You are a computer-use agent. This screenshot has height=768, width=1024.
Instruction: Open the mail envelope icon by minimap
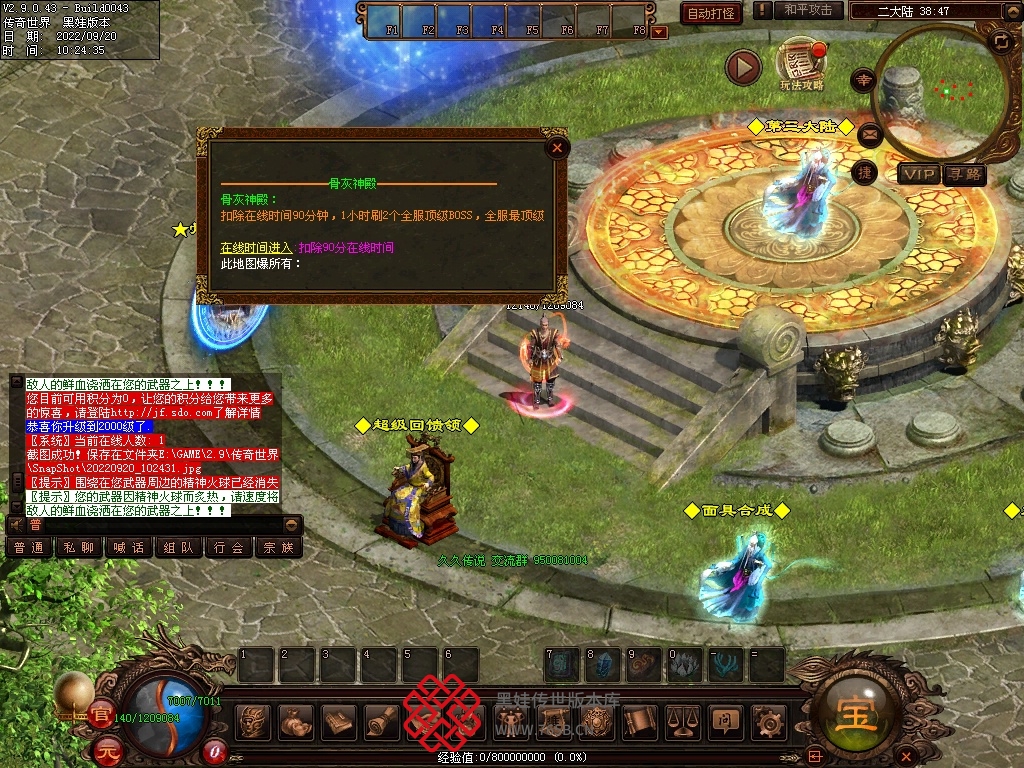(x=869, y=133)
